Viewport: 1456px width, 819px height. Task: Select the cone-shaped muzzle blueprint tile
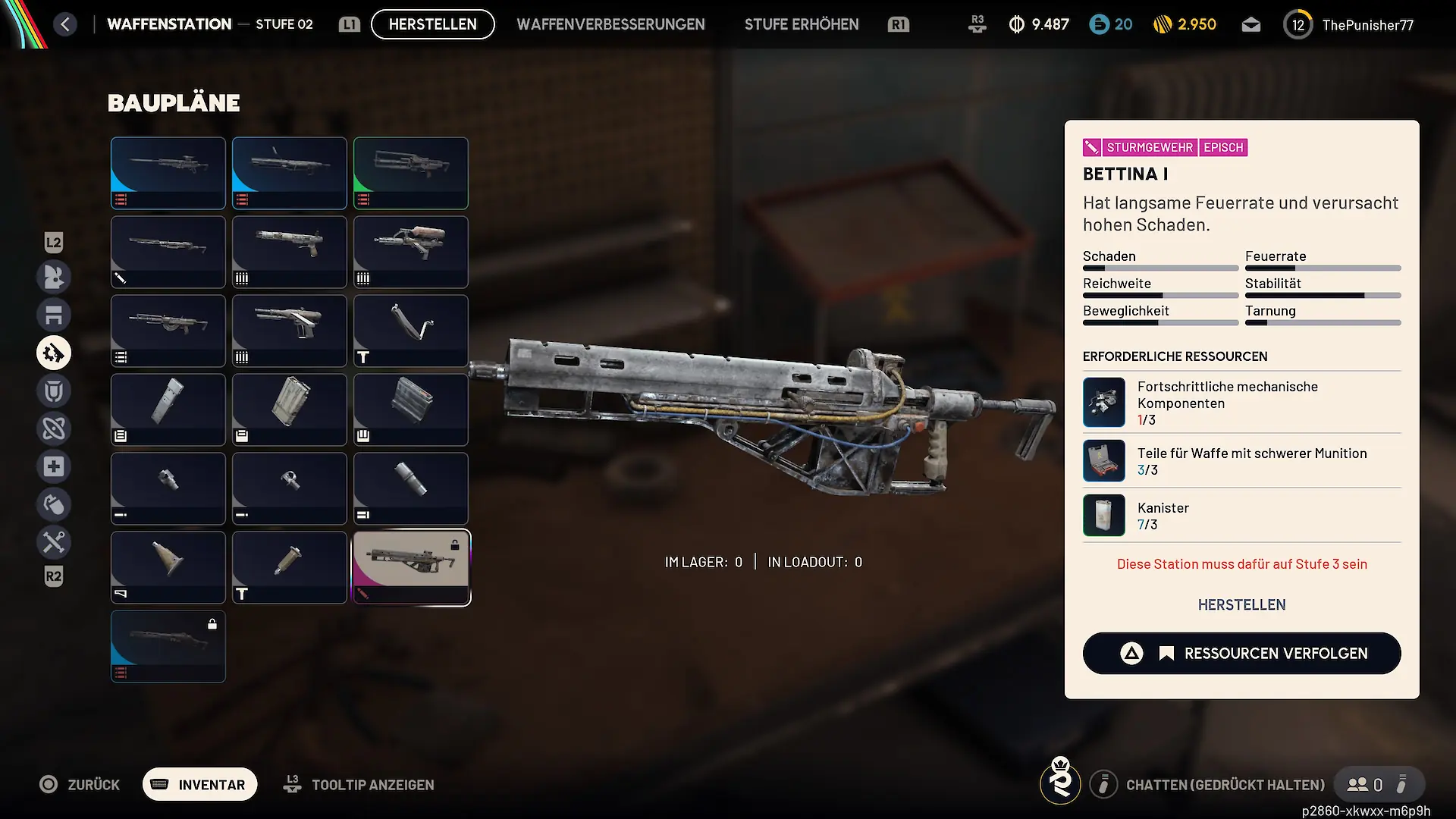pos(168,567)
